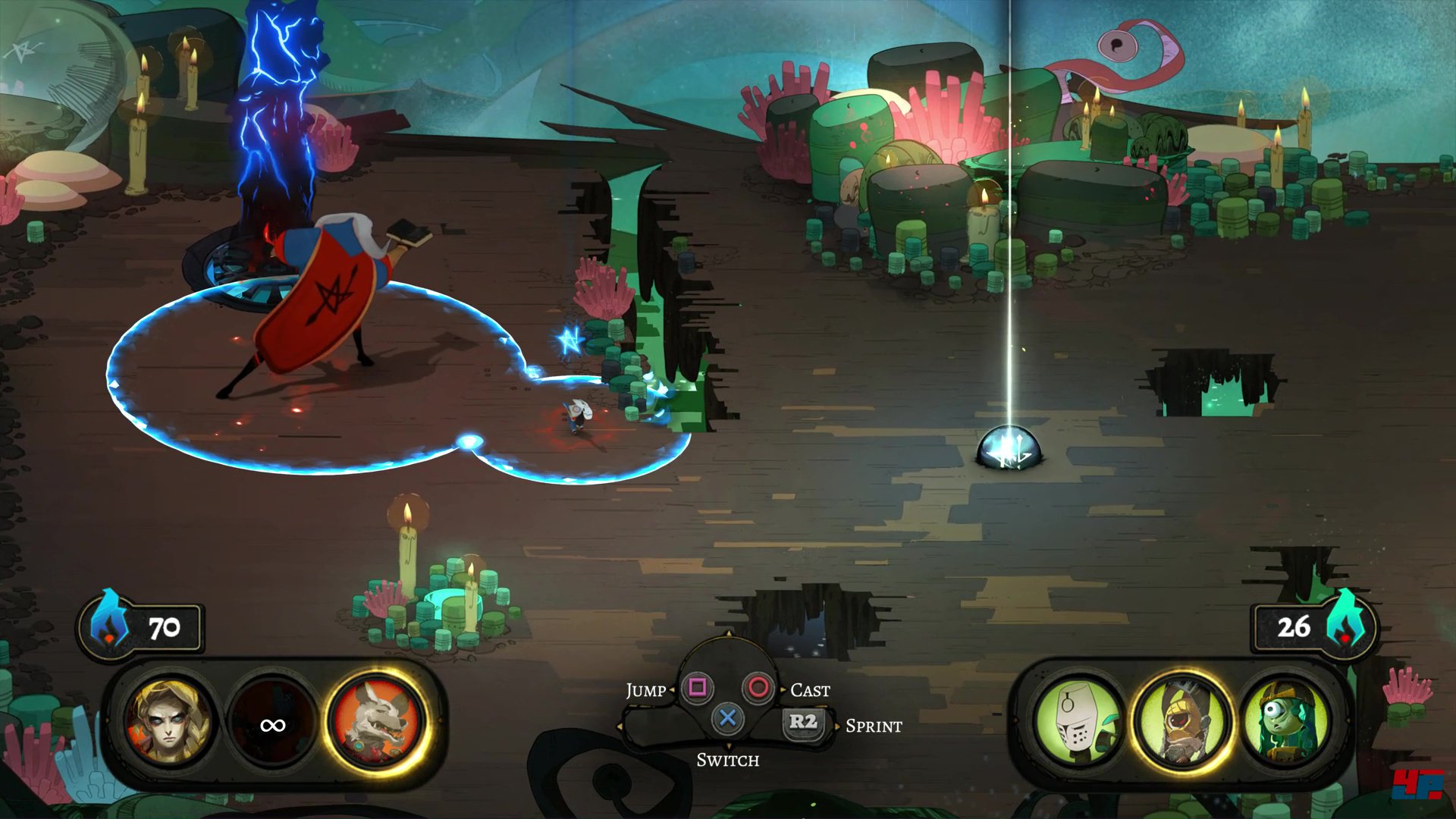Select the dark infinity-symbol portrait slot
The width and height of the screenshot is (1456, 819).
click(273, 725)
